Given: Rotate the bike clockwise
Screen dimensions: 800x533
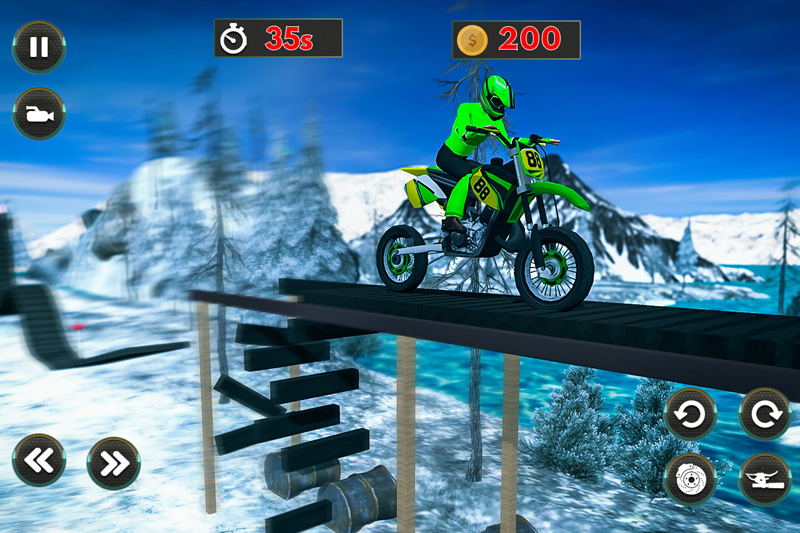Looking at the screenshot, I should point(764,414).
